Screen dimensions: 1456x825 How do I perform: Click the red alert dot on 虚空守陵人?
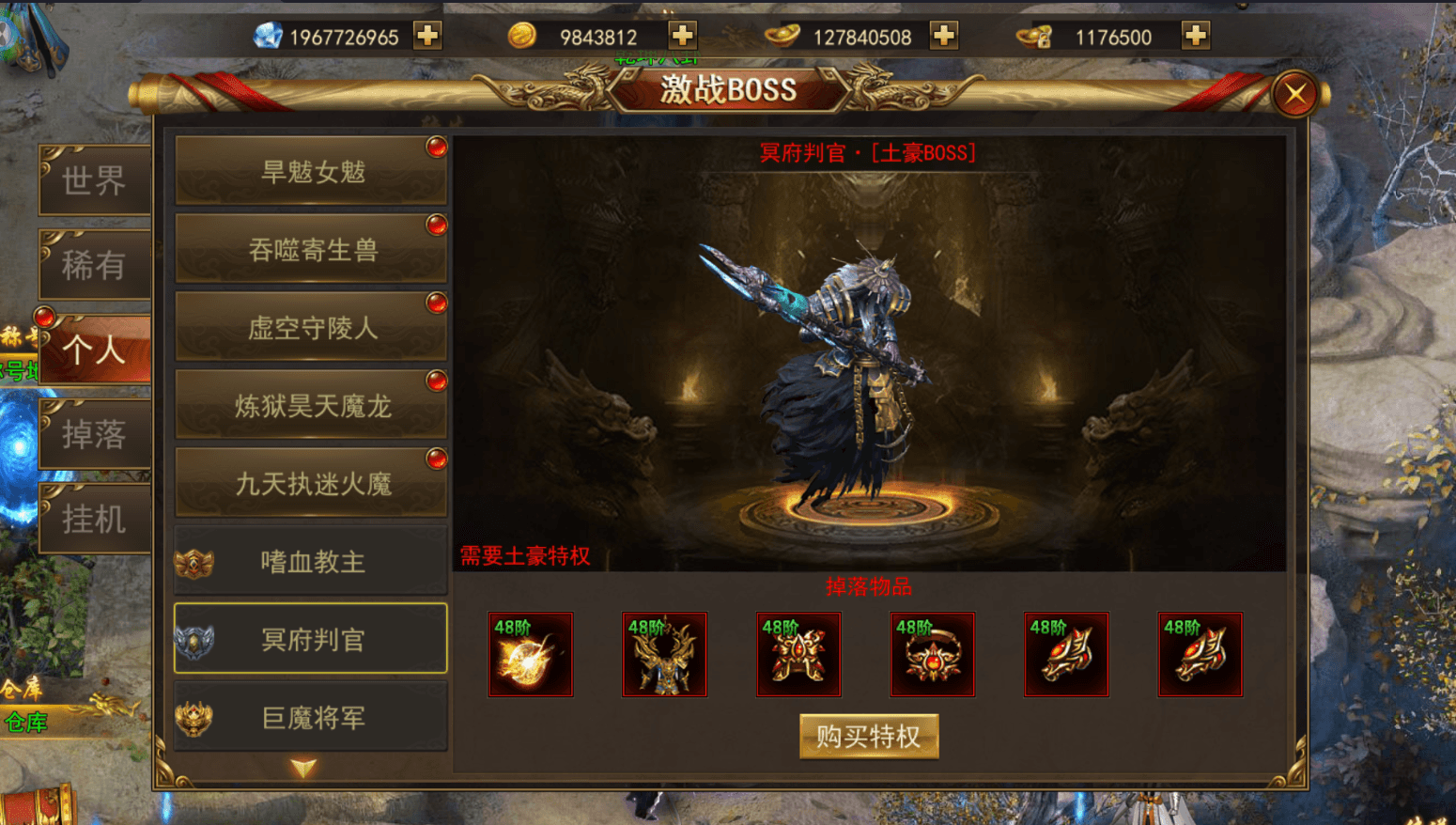434,304
